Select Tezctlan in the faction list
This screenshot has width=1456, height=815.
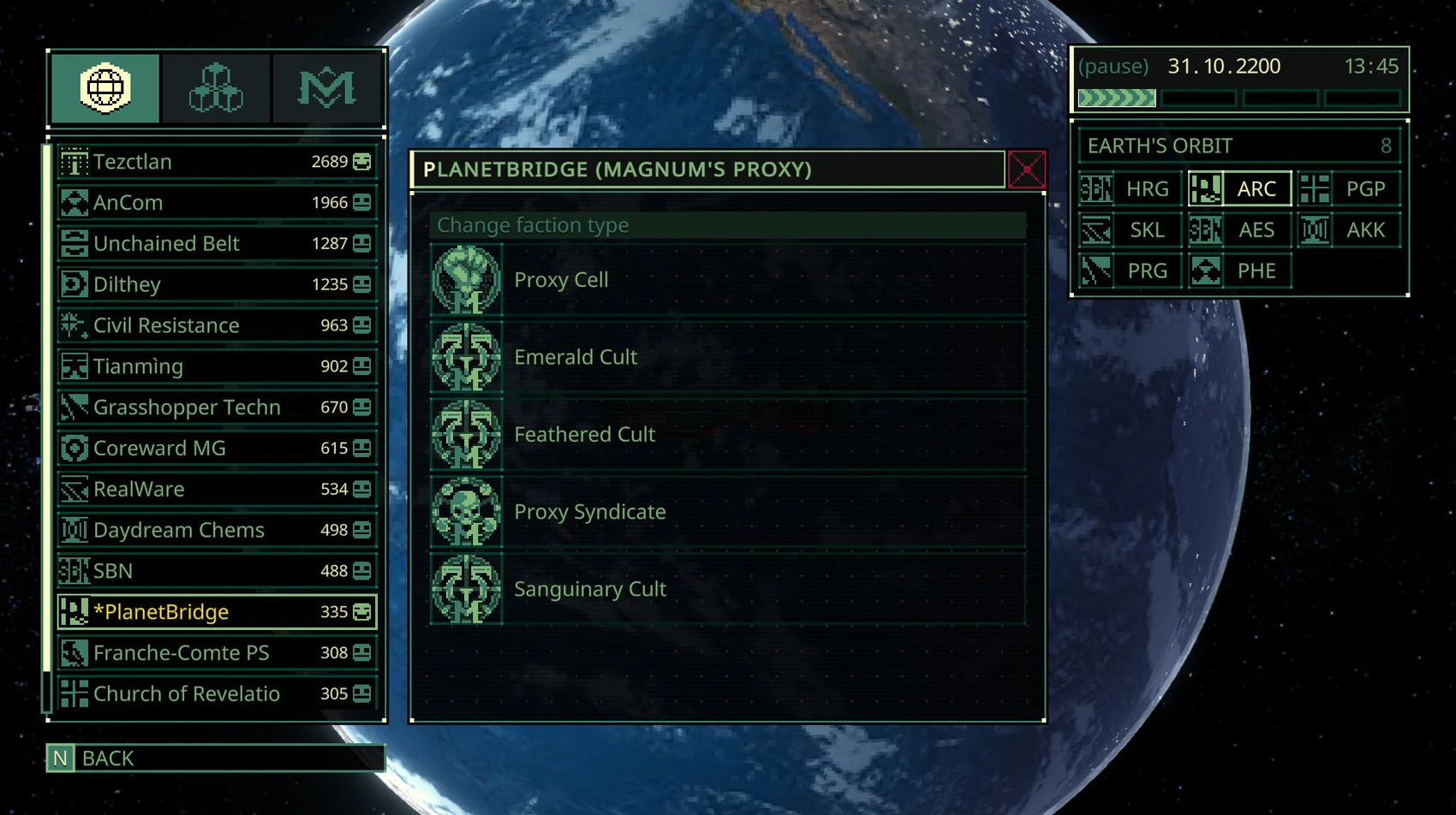(x=216, y=162)
